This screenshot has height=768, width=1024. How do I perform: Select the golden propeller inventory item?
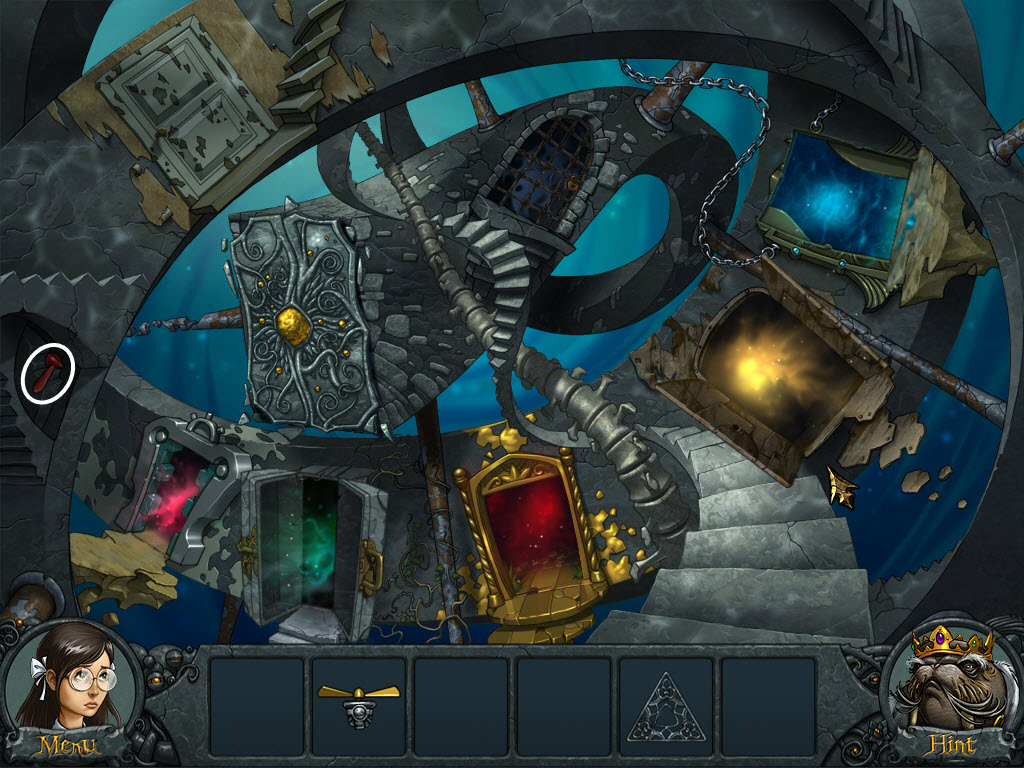pyautogui.click(x=358, y=699)
